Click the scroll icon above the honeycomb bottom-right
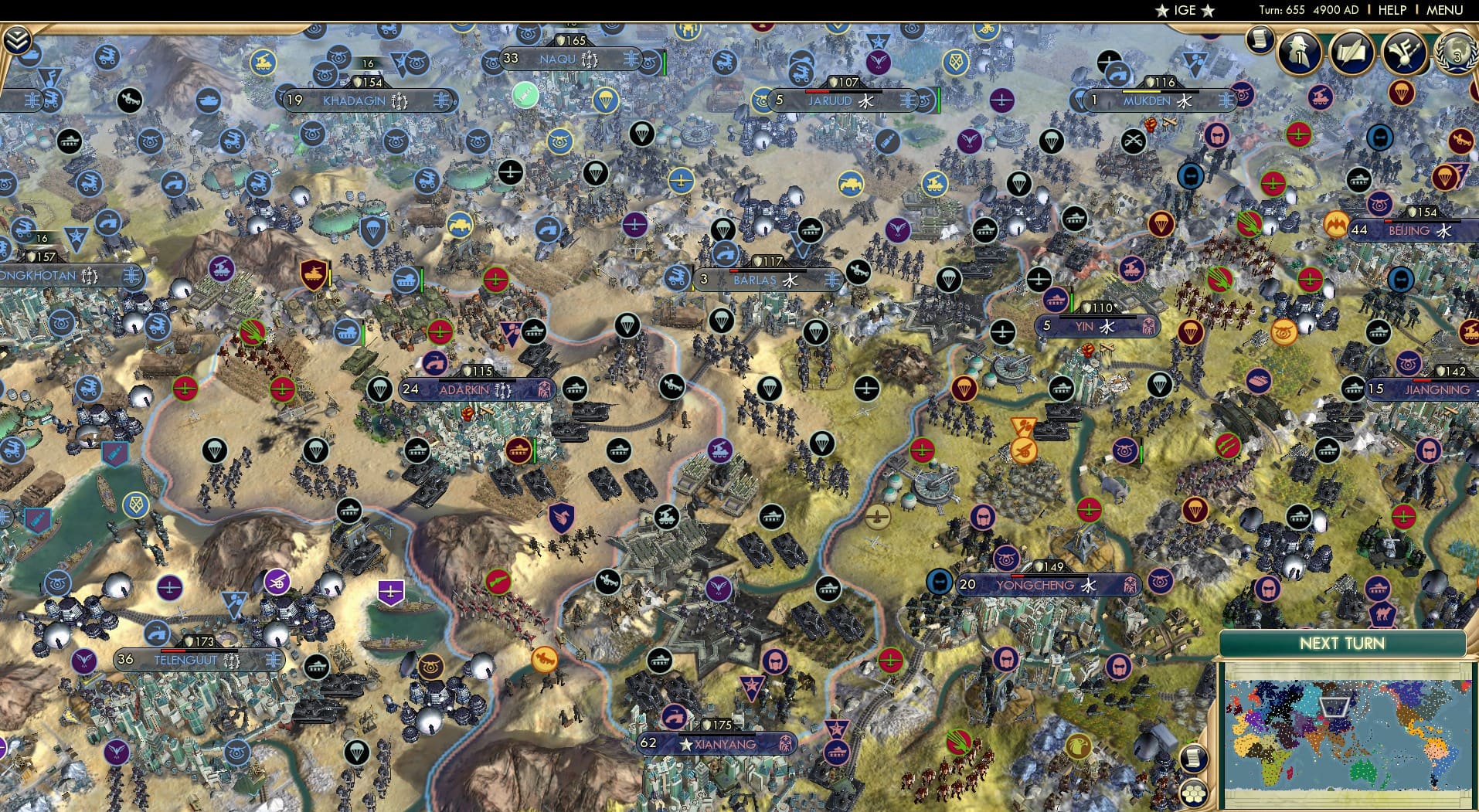Screen dimensions: 1479x812 pos(1193,759)
